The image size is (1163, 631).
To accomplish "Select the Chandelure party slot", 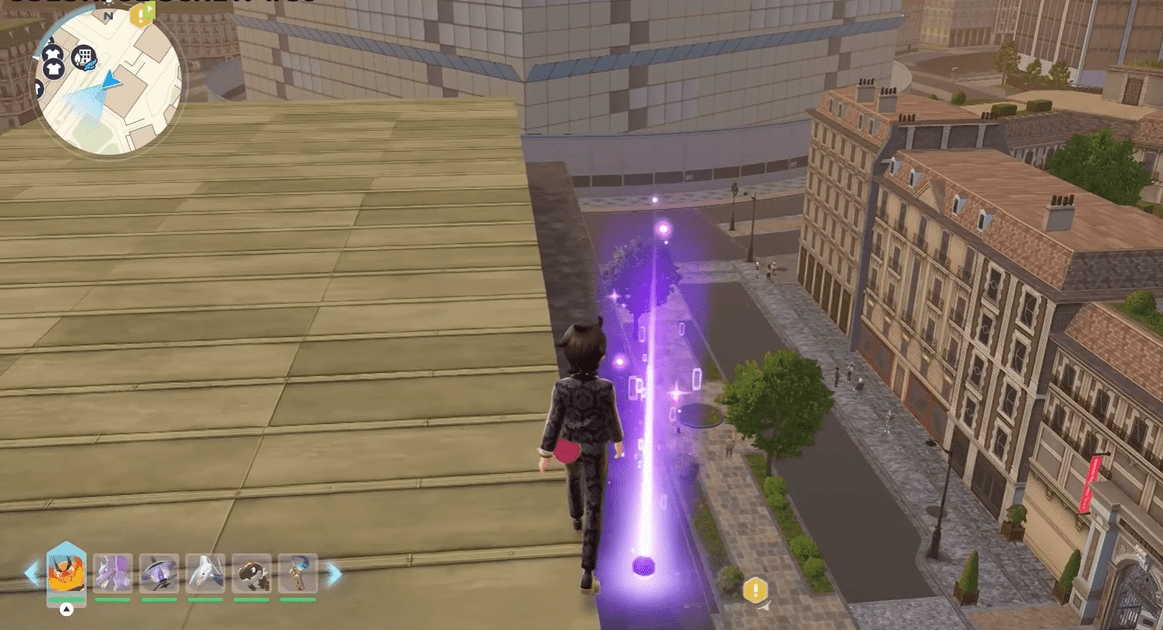I will coord(159,573).
